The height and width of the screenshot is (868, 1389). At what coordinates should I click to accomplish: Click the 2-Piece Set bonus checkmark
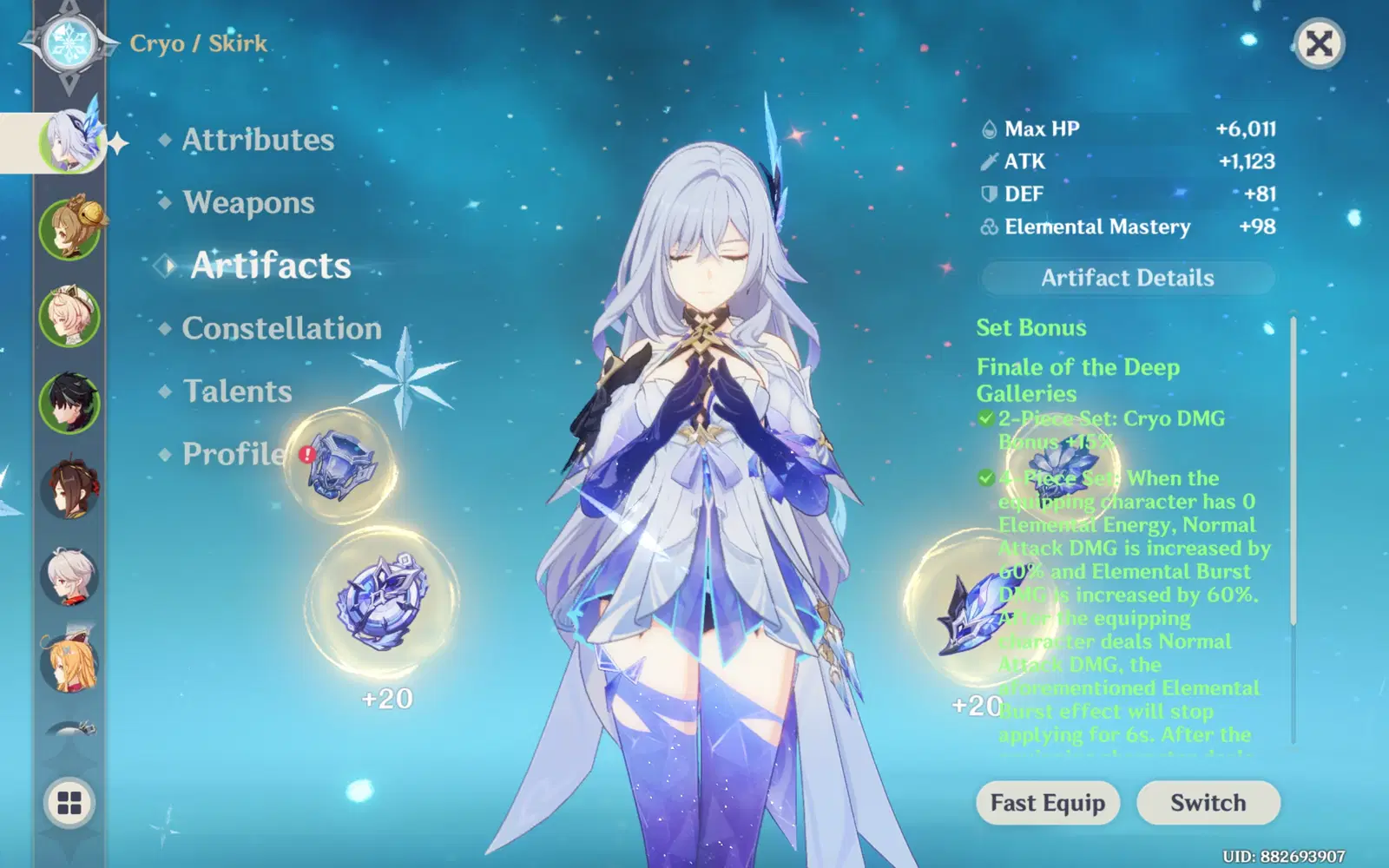coord(985,418)
